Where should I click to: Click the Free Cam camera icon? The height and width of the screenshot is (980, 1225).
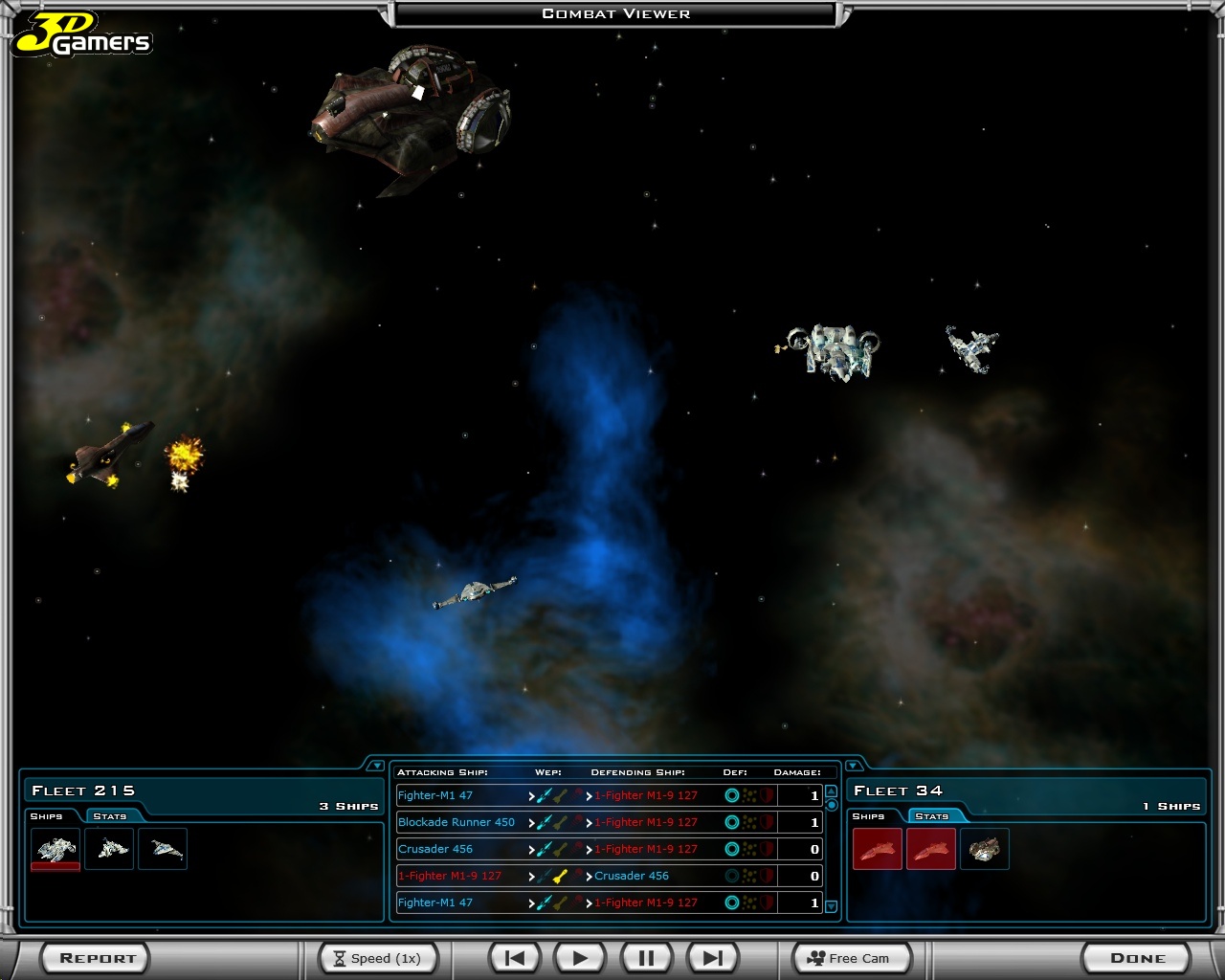point(815,957)
